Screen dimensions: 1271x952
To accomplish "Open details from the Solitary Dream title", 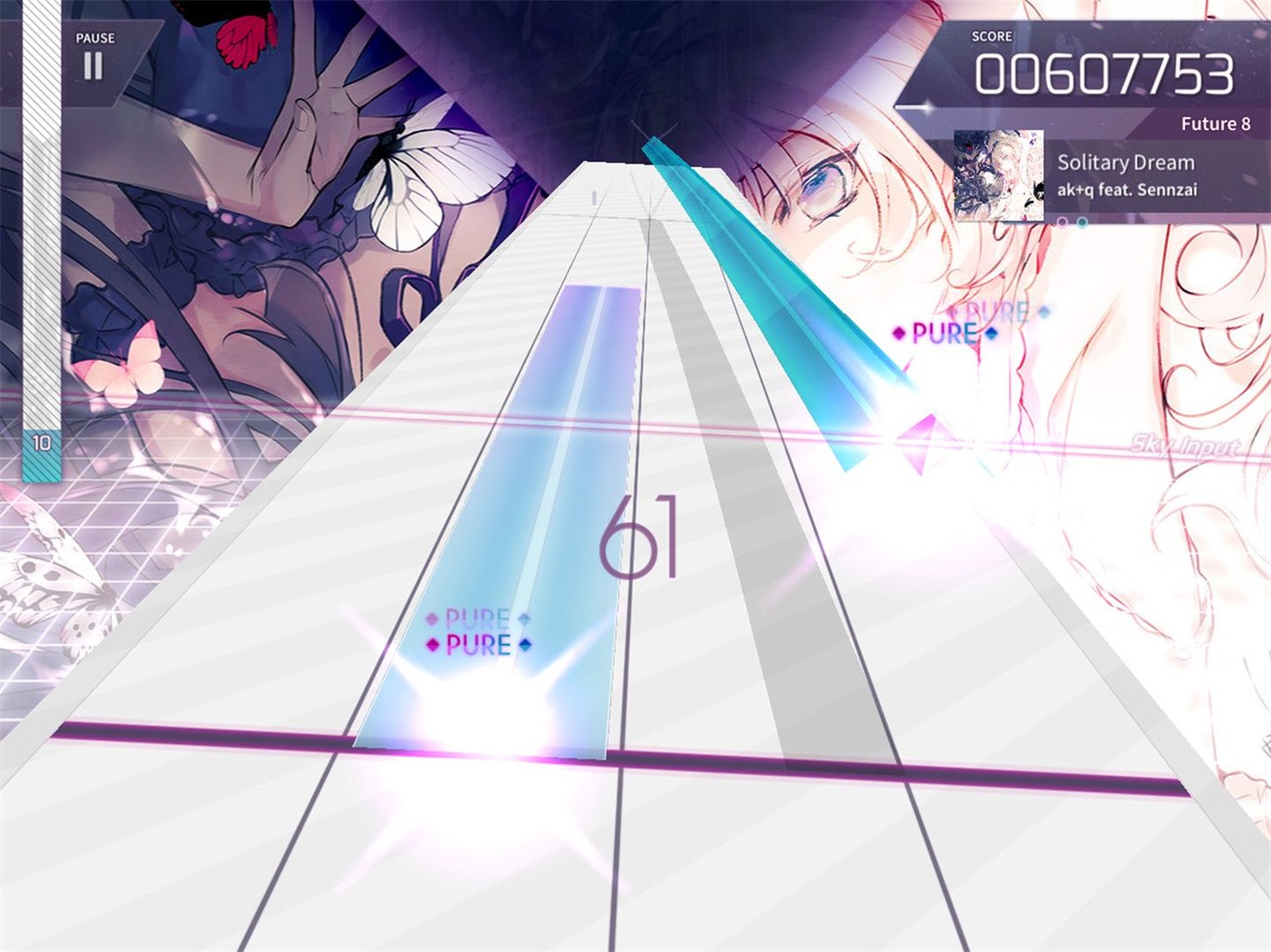I will tap(1126, 161).
